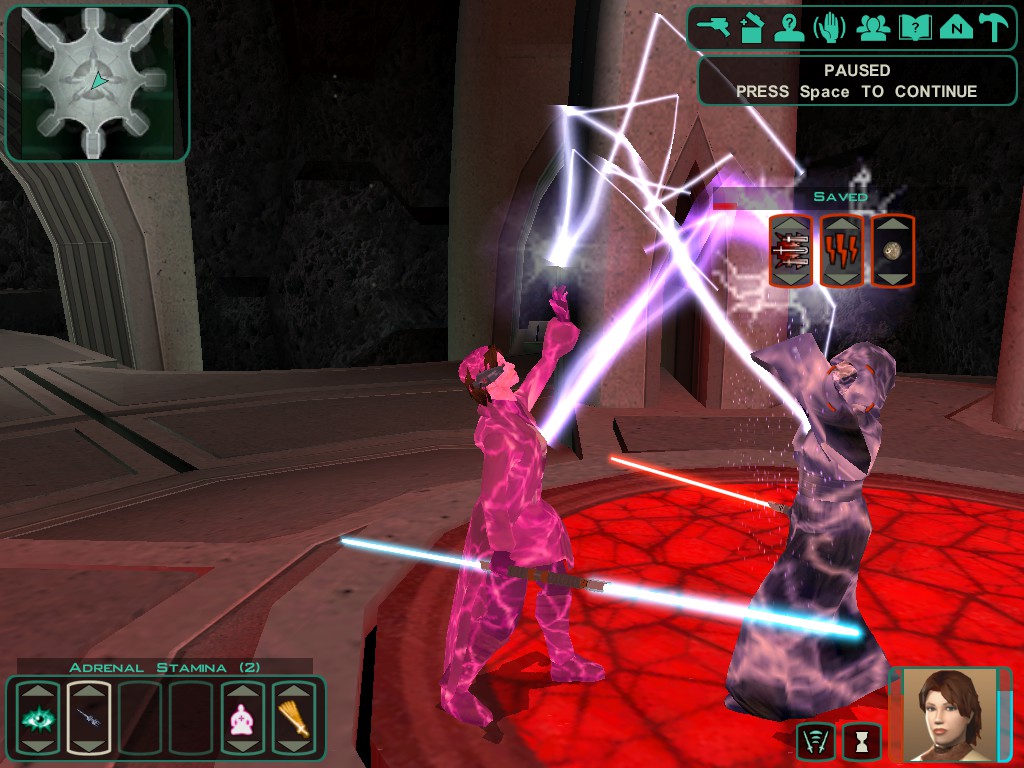Open the options menu hammer icon
The height and width of the screenshot is (768, 1024).
(994, 28)
